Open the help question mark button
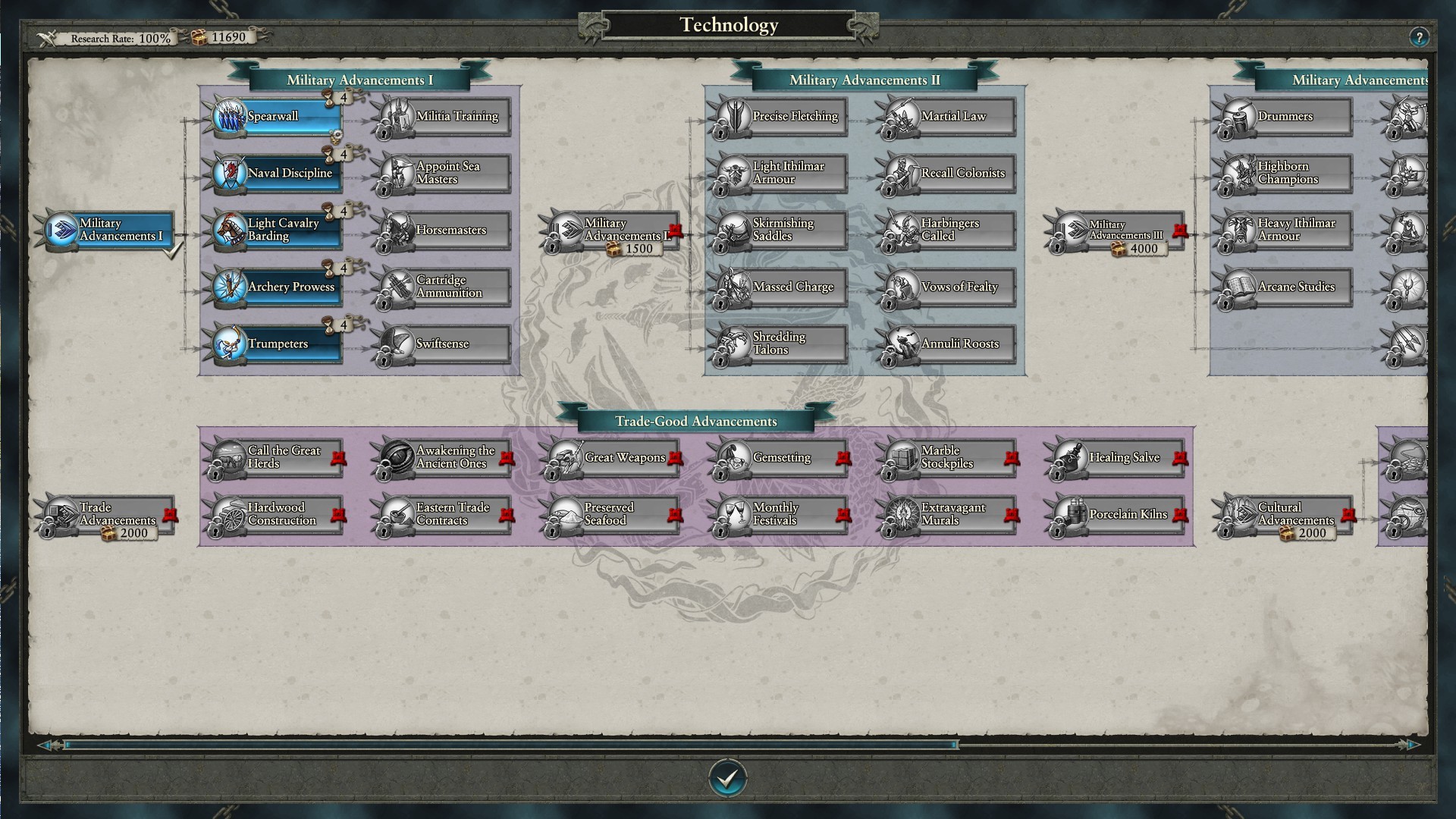This screenshot has height=819, width=1456. pos(1419,37)
